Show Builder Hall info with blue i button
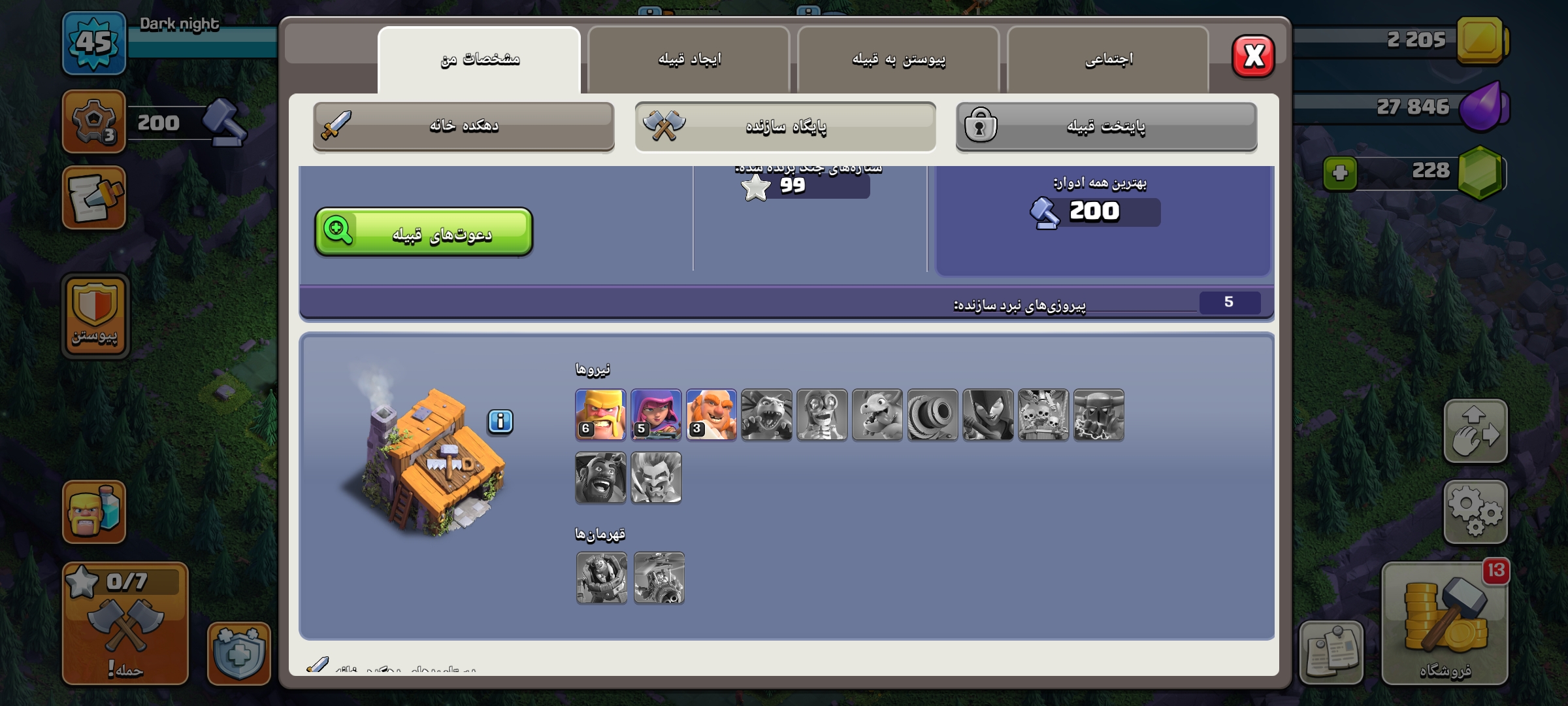This screenshot has width=1568, height=706. [x=500, y=422]
